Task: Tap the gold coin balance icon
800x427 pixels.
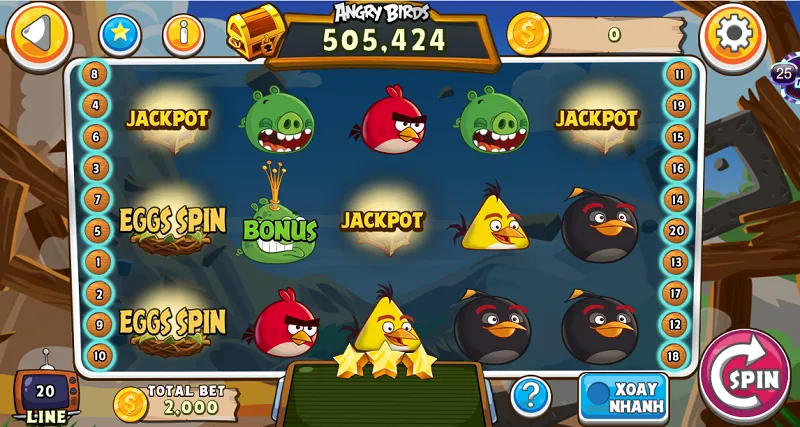Action: pos(527,35)
